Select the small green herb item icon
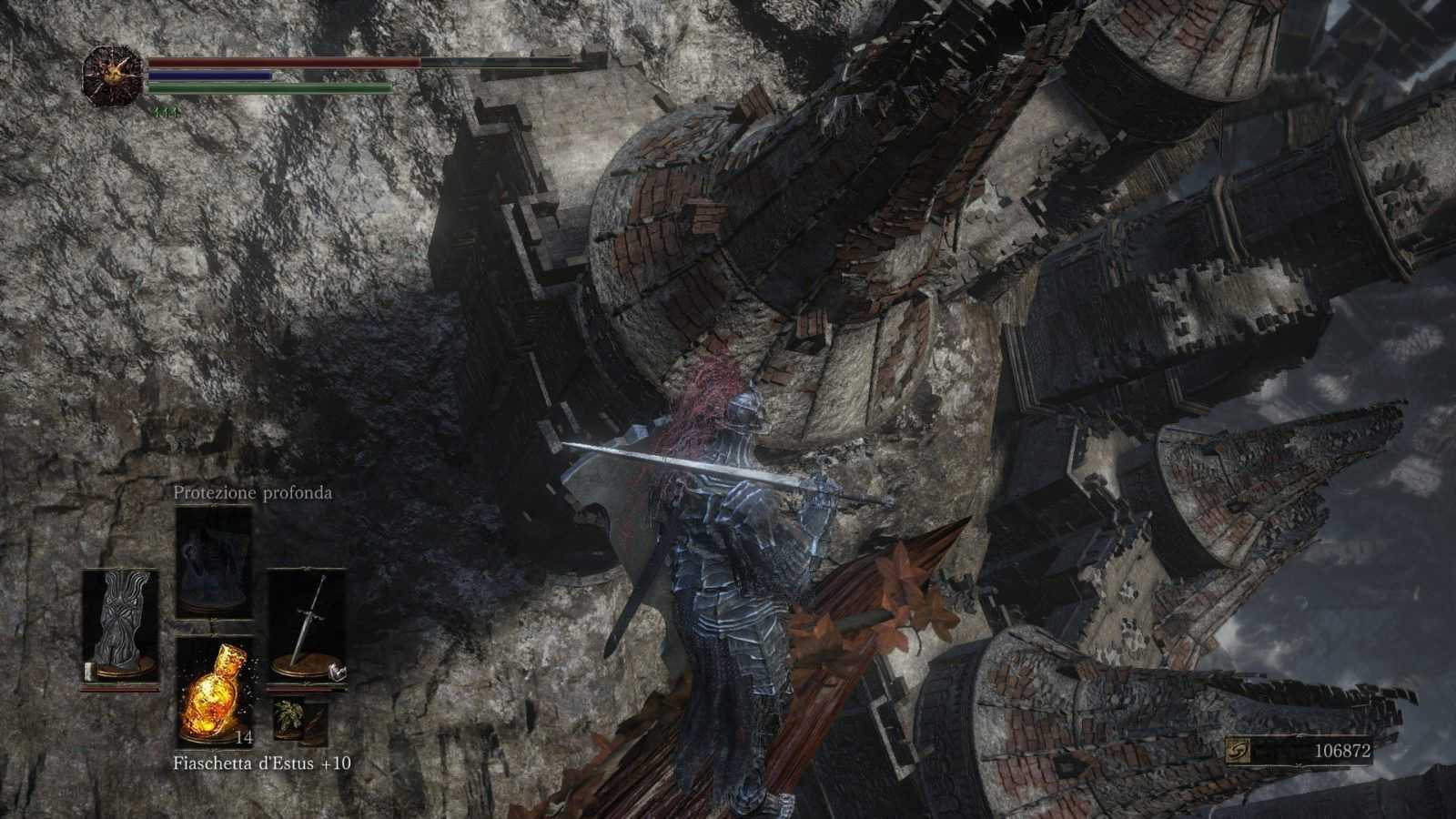1456x819 pixels. 288,716
